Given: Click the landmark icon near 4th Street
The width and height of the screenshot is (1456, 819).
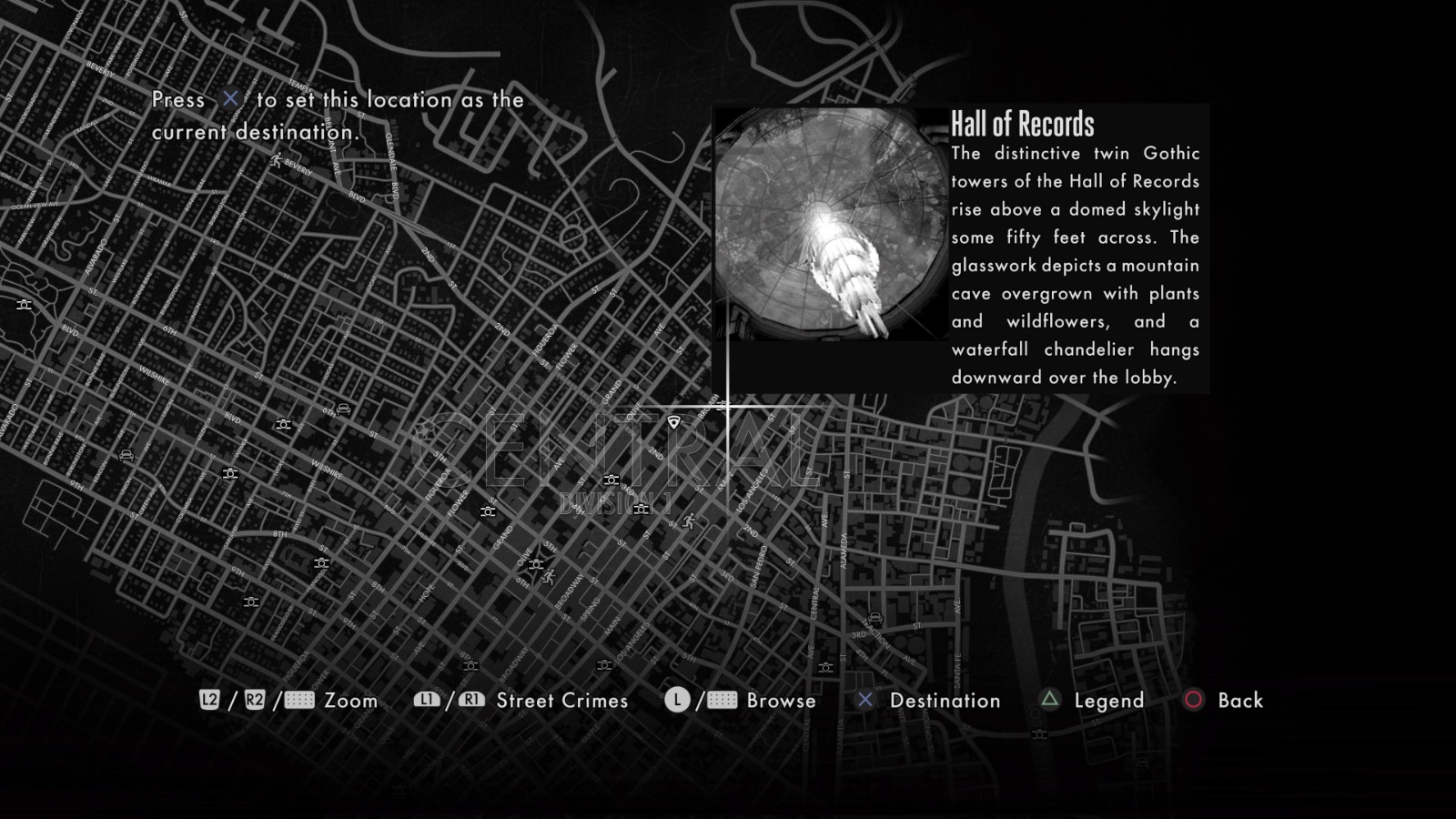Looking at the screenshot, I should pyautogui.click(x=642, y=508).
